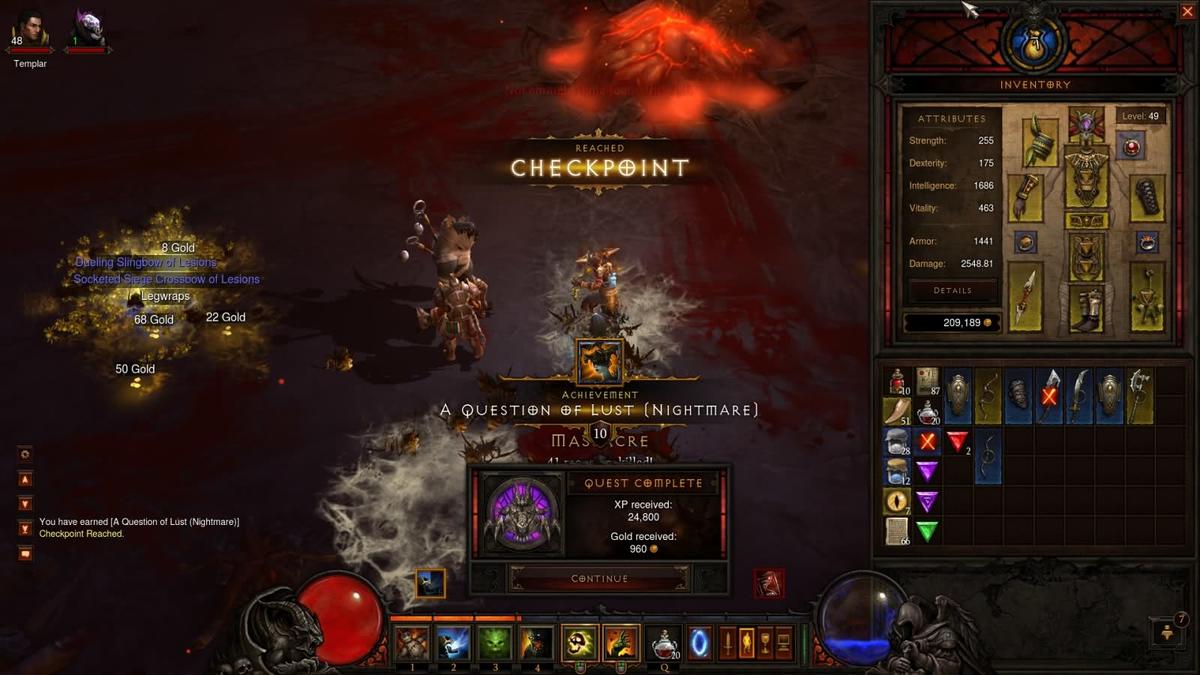Open the game menu computer icon

[x=786, y=642]
